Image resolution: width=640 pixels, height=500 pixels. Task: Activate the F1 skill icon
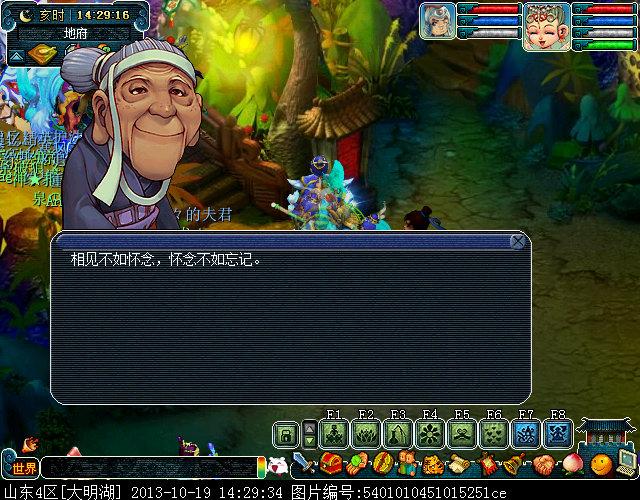tap(335, 434)
